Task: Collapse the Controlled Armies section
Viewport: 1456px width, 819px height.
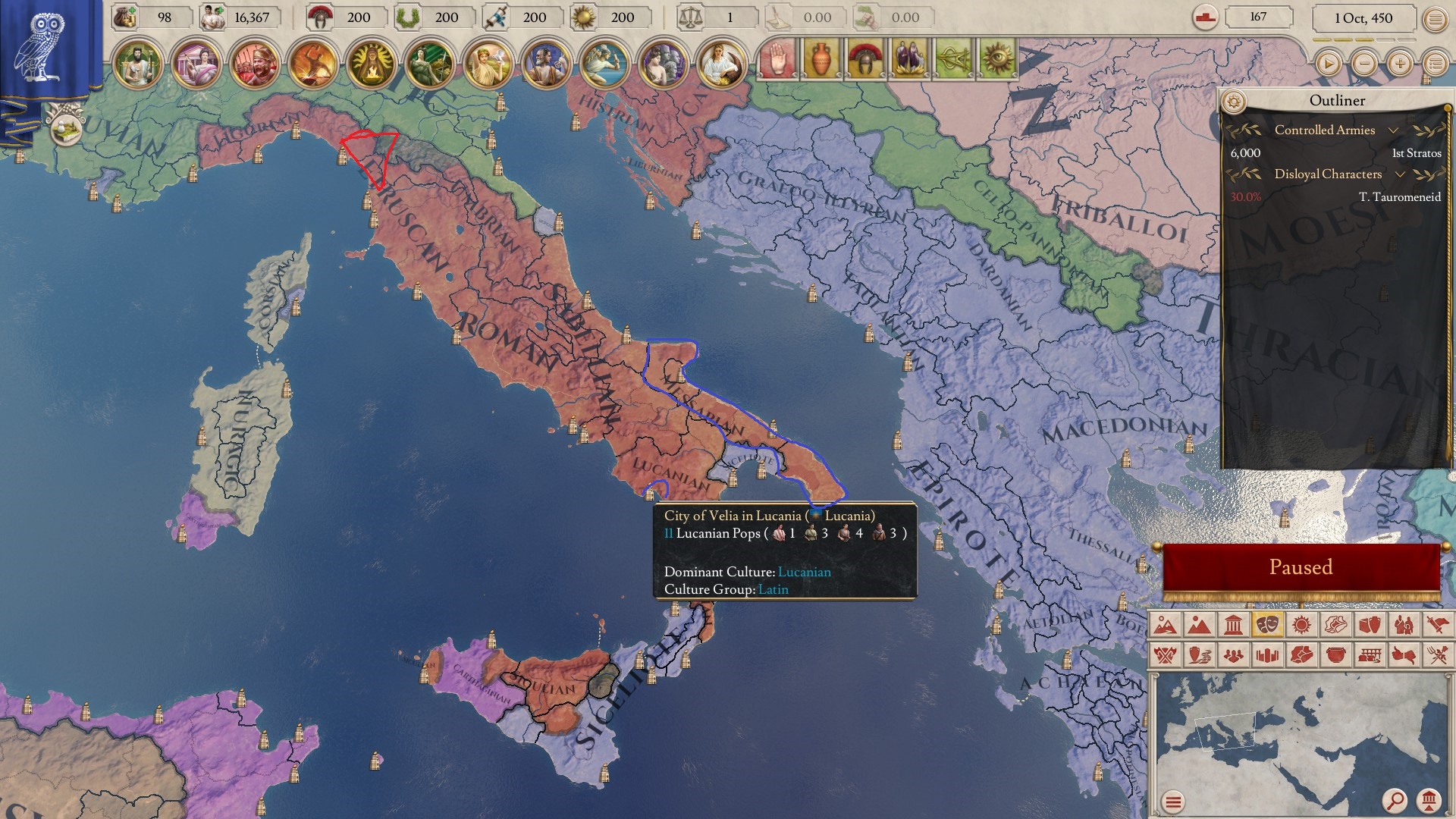Action: [1394, 130]
